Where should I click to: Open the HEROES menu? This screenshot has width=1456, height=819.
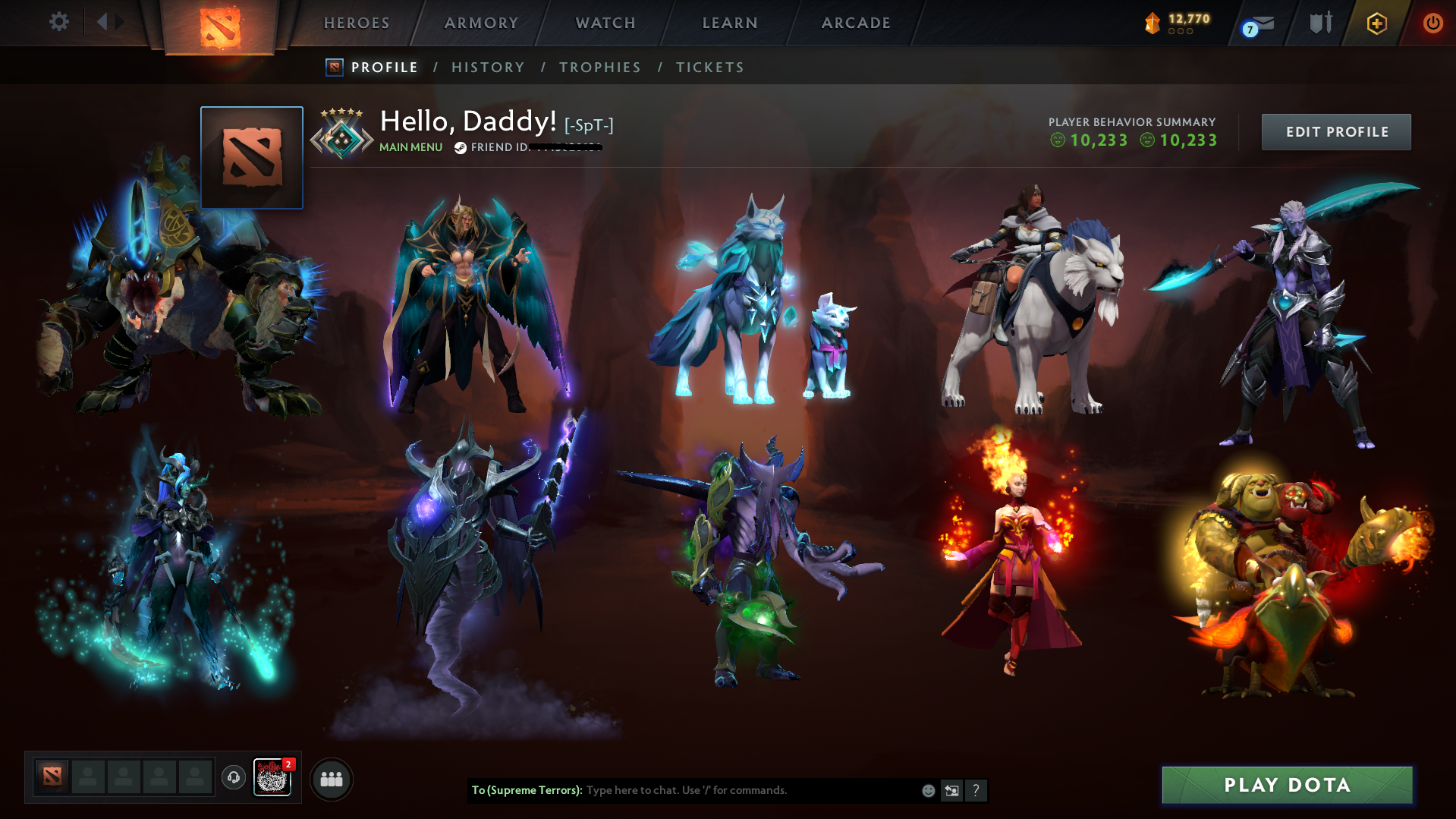[x=355, y=23]
